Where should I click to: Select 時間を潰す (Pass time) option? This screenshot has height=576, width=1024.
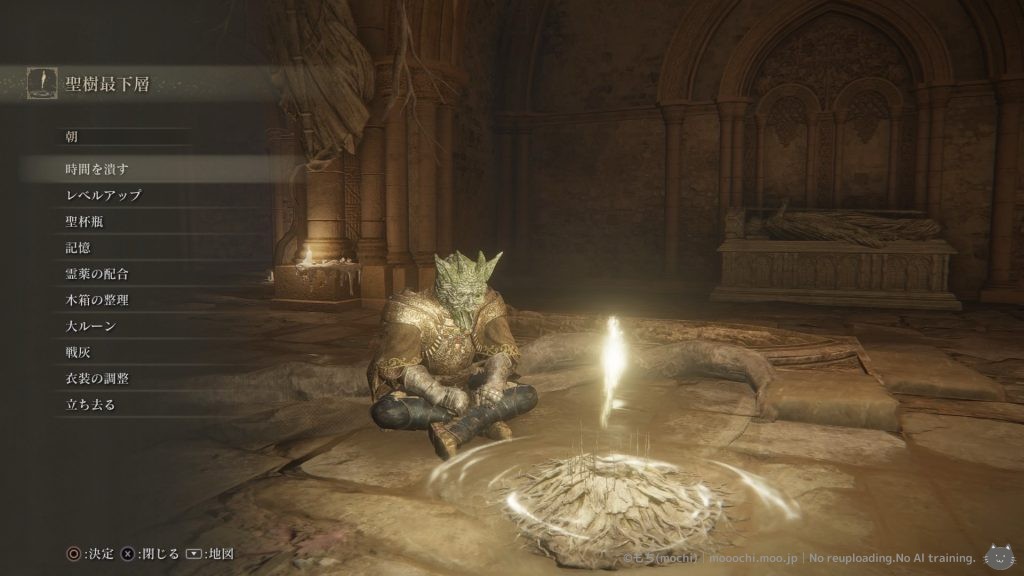(x=97, y=169)
